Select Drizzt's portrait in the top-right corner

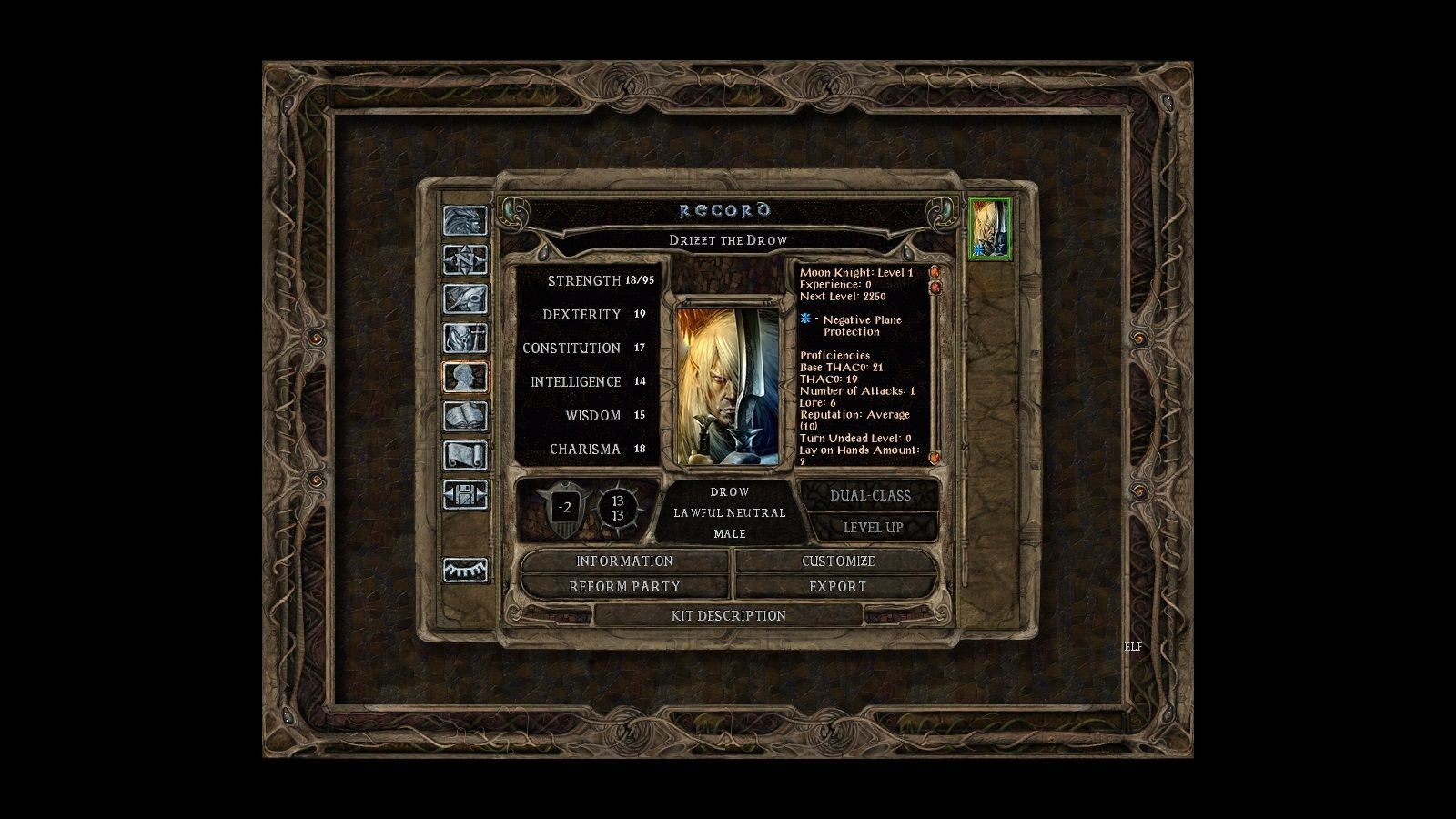[991, 227]
